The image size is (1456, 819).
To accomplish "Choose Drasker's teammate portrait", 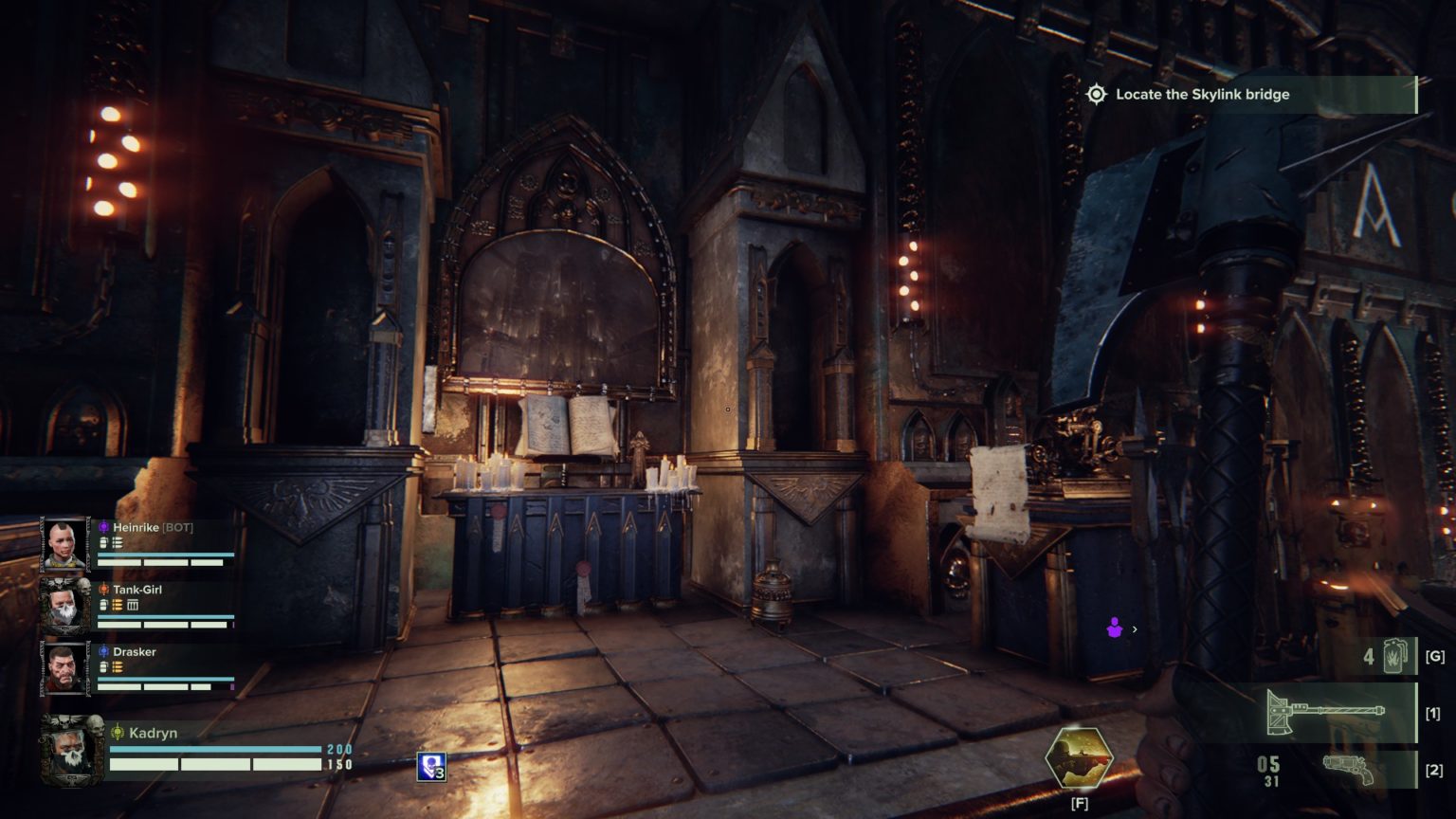I will pos(65,667).
